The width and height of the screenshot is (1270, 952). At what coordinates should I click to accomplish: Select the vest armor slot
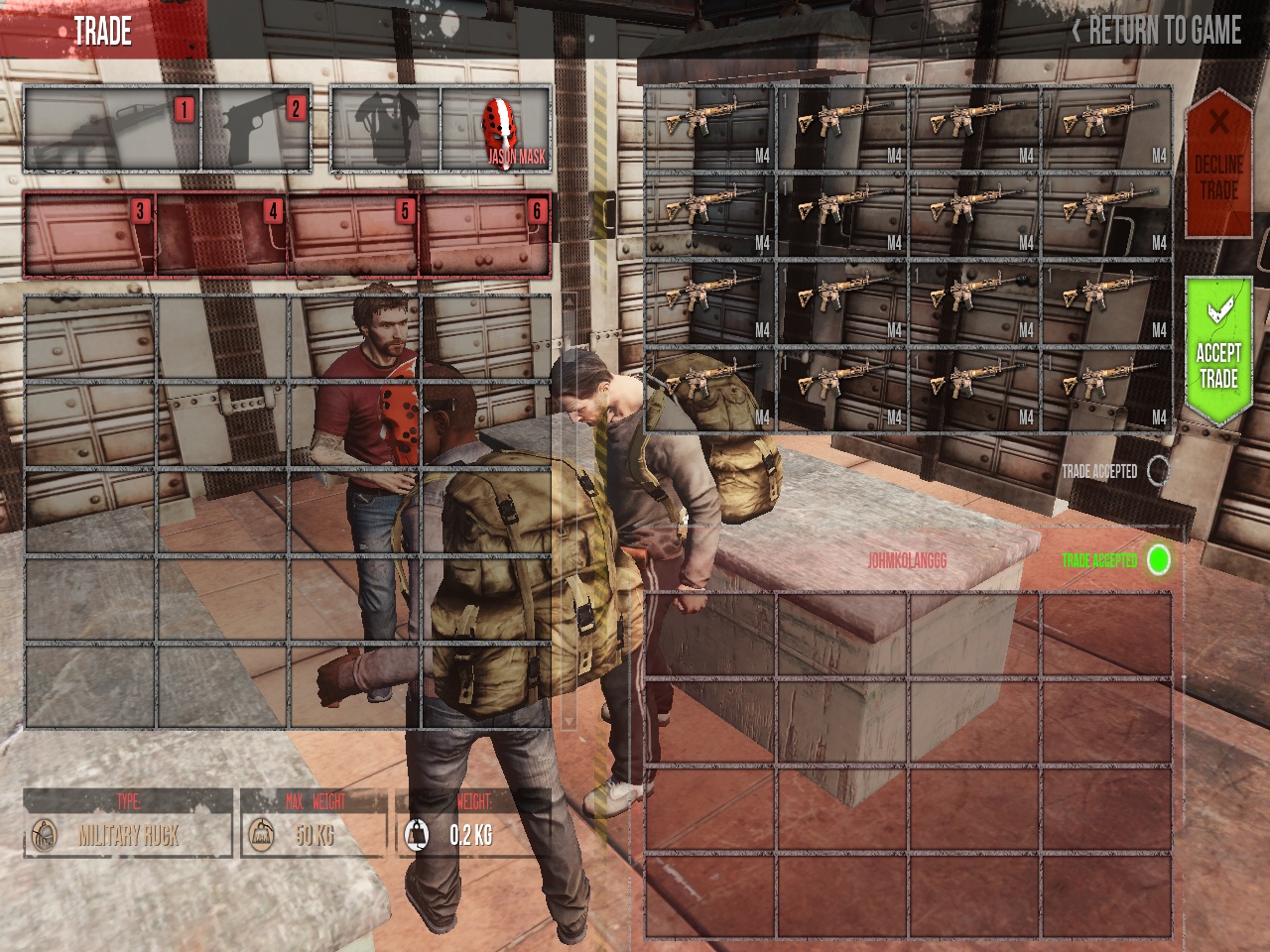[x=385, y=130]
